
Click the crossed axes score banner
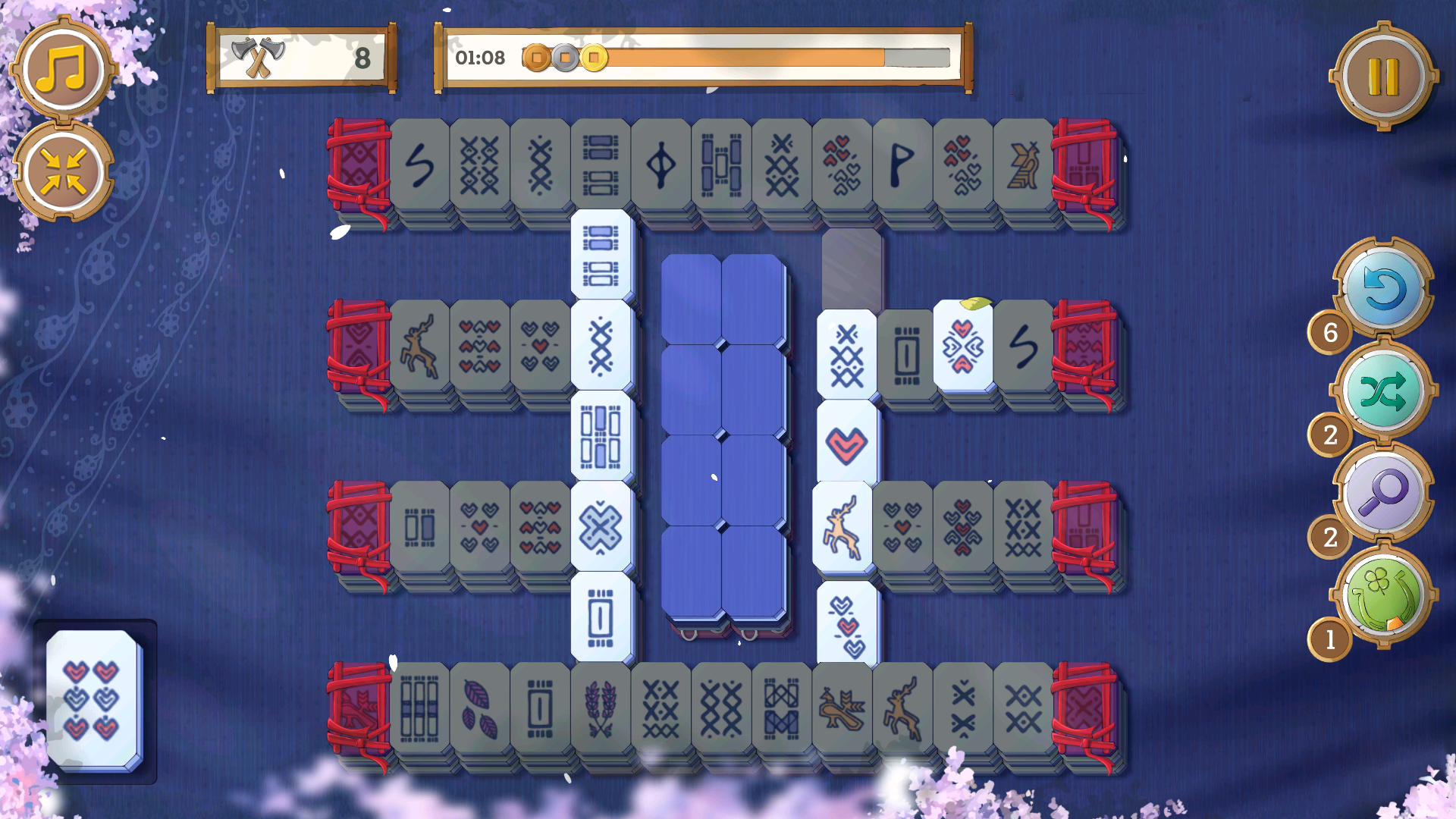pyautogui.click(x=302, y=58)
